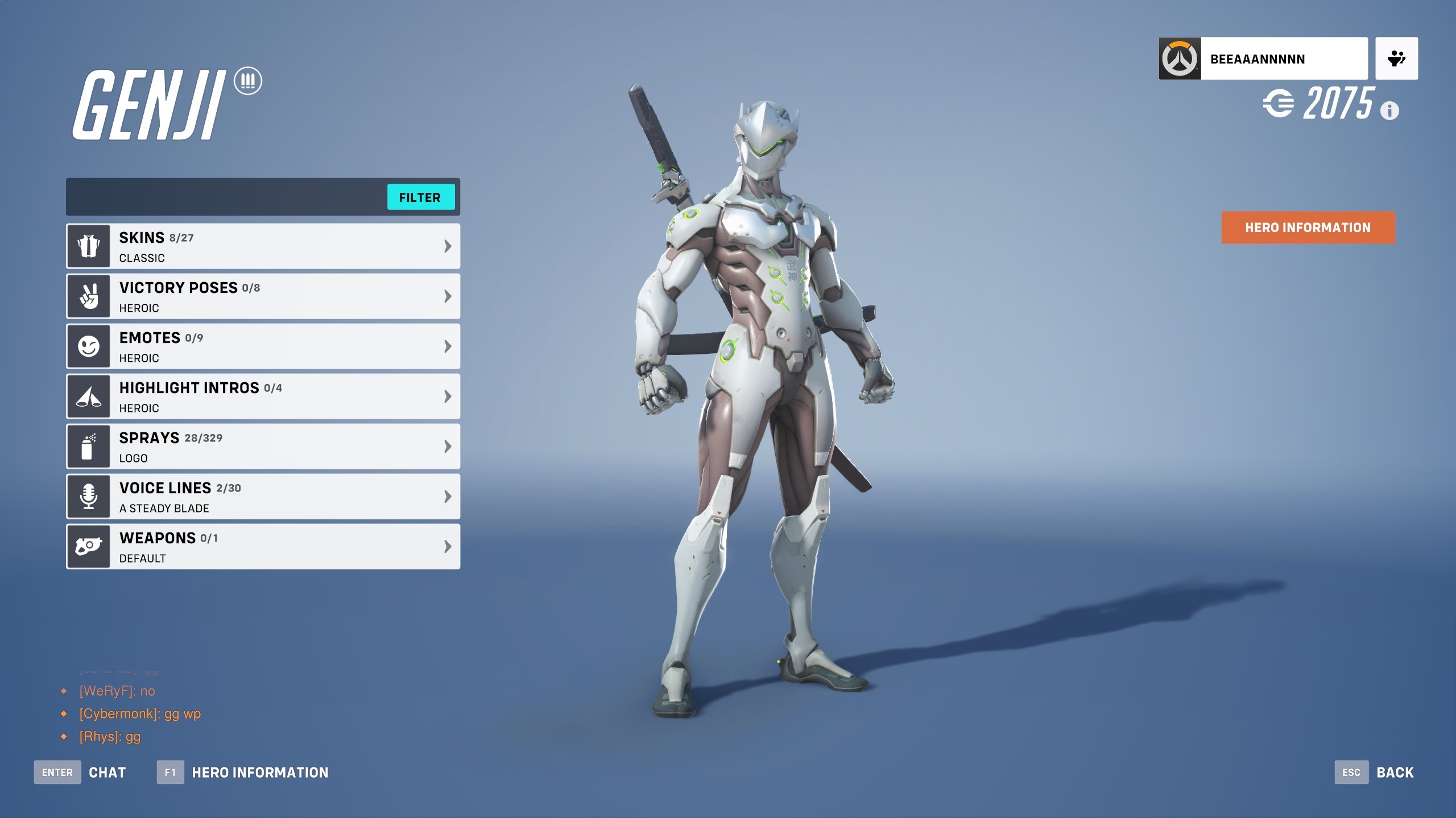Click BACK at the bottom right

[x=1394, y=772]
